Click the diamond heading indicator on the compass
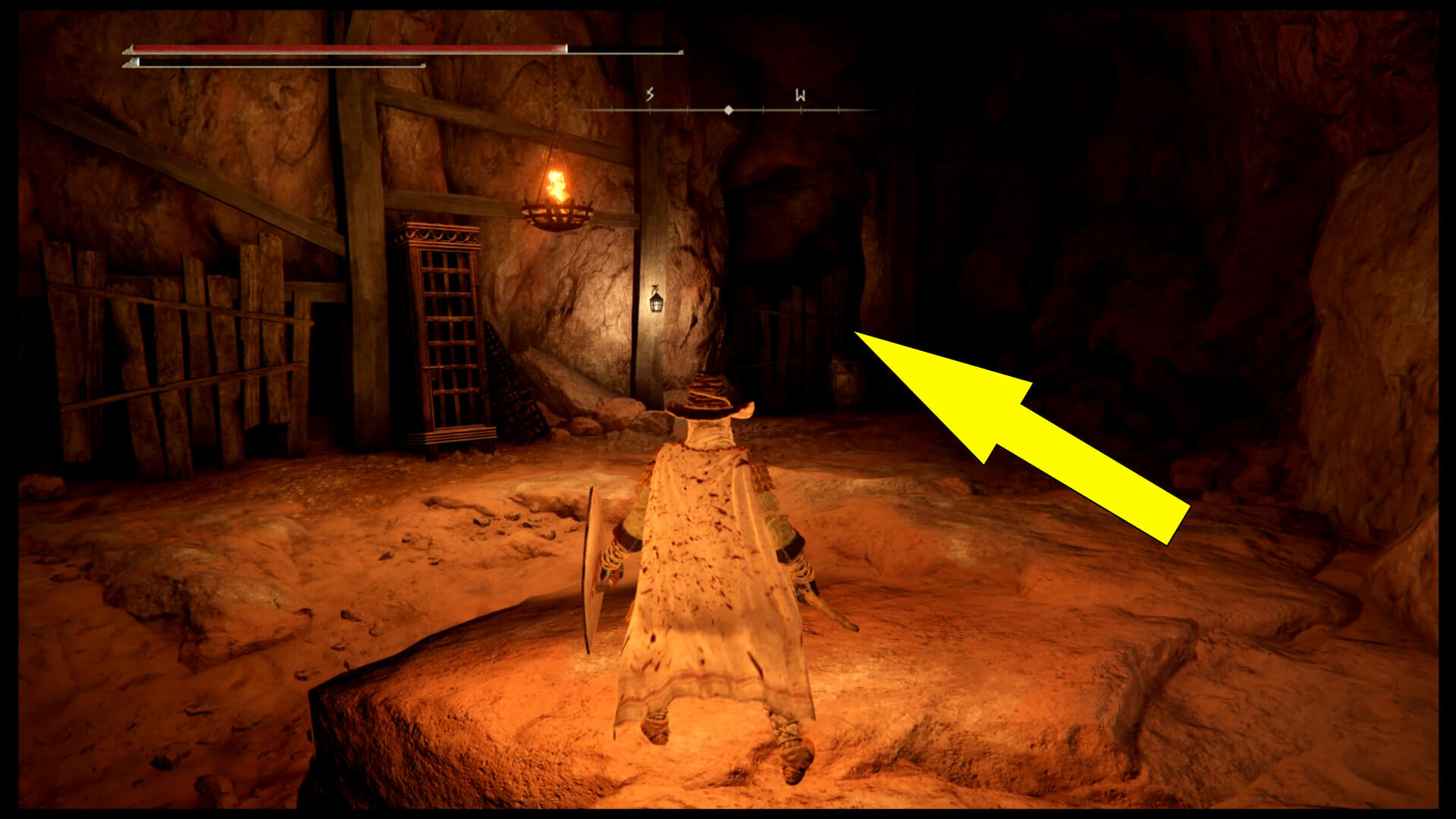Viewport: 1456px width, 819px height. pos(729,110)
